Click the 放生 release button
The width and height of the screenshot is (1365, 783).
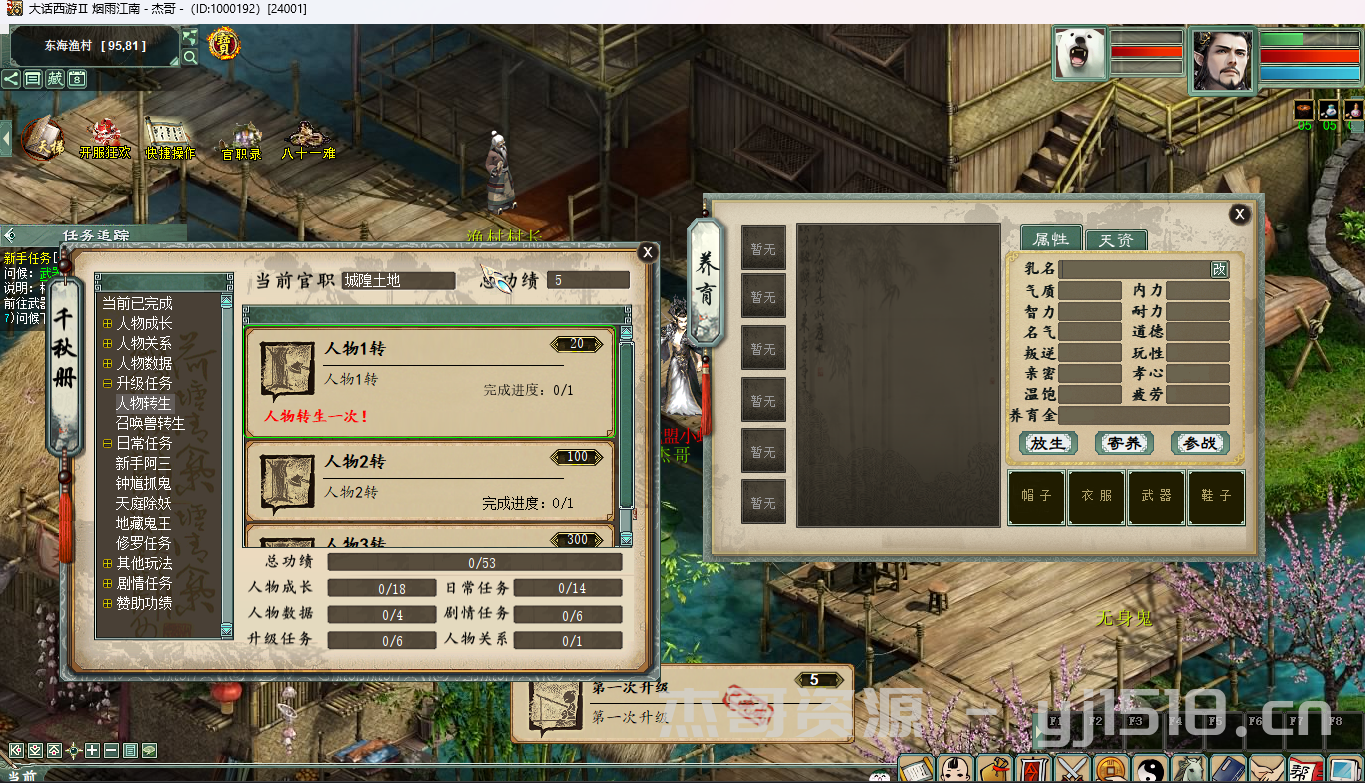(1047, 443)
